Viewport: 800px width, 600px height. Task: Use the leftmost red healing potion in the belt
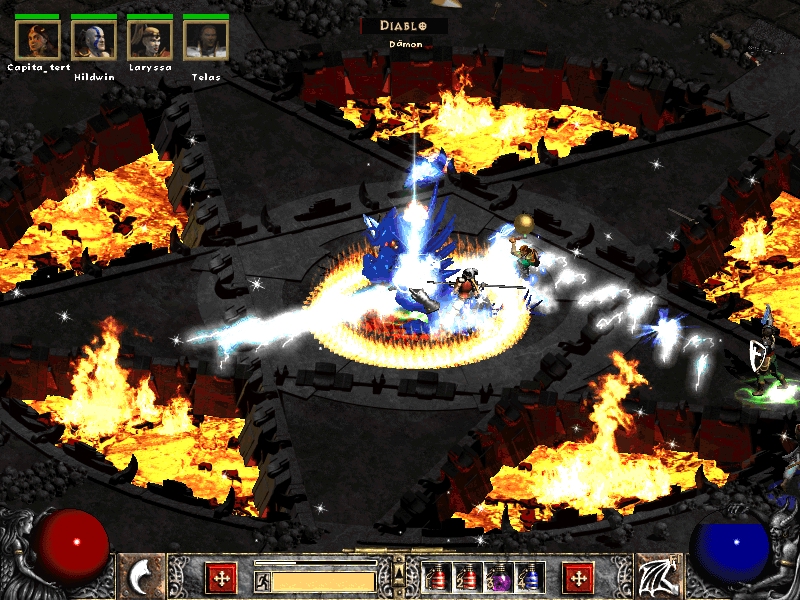click(x=436, y=577)
